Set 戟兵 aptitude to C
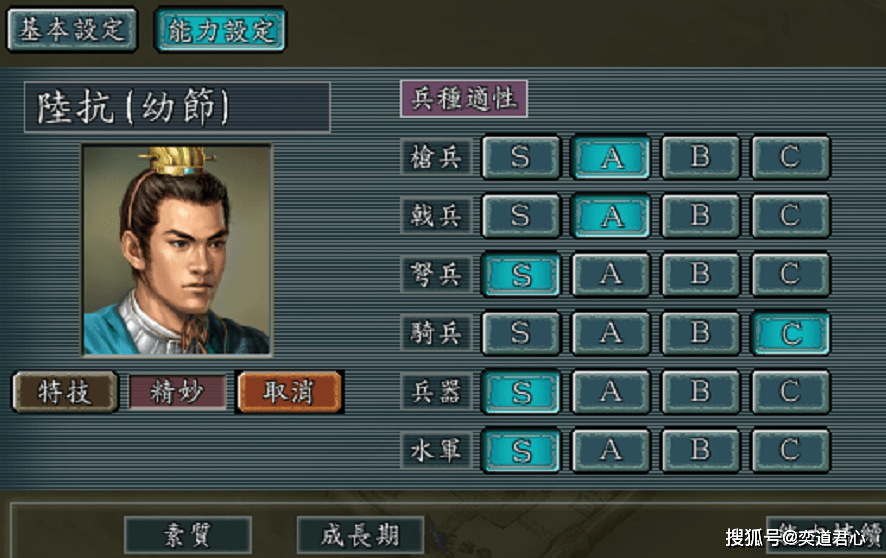Image resolution: width=886 pixels, height=558 pixels. pyautogui.click(x=790, y=215)
